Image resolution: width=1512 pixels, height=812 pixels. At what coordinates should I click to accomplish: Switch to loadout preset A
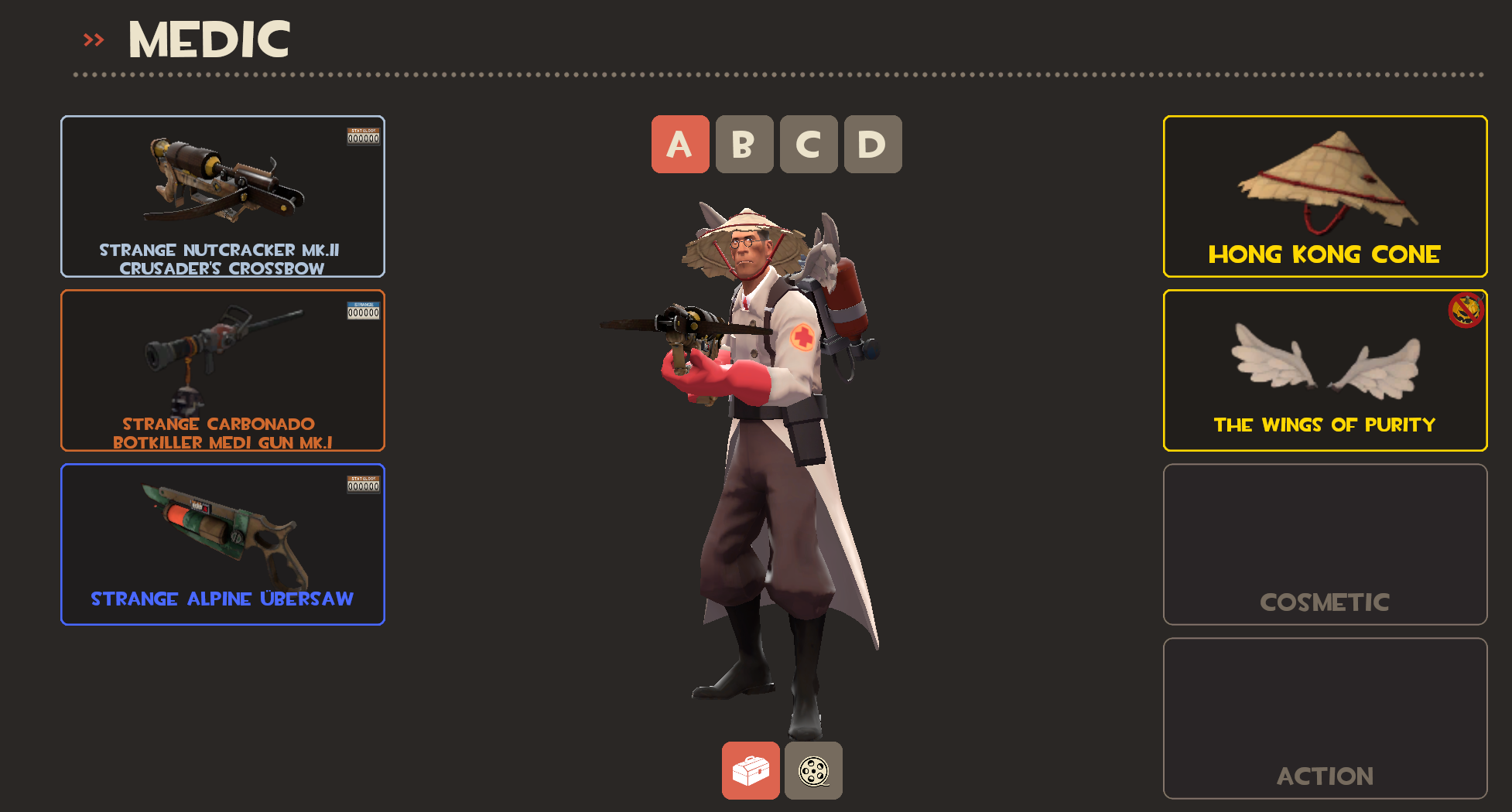pyautogui.click(x=680, y=145)
